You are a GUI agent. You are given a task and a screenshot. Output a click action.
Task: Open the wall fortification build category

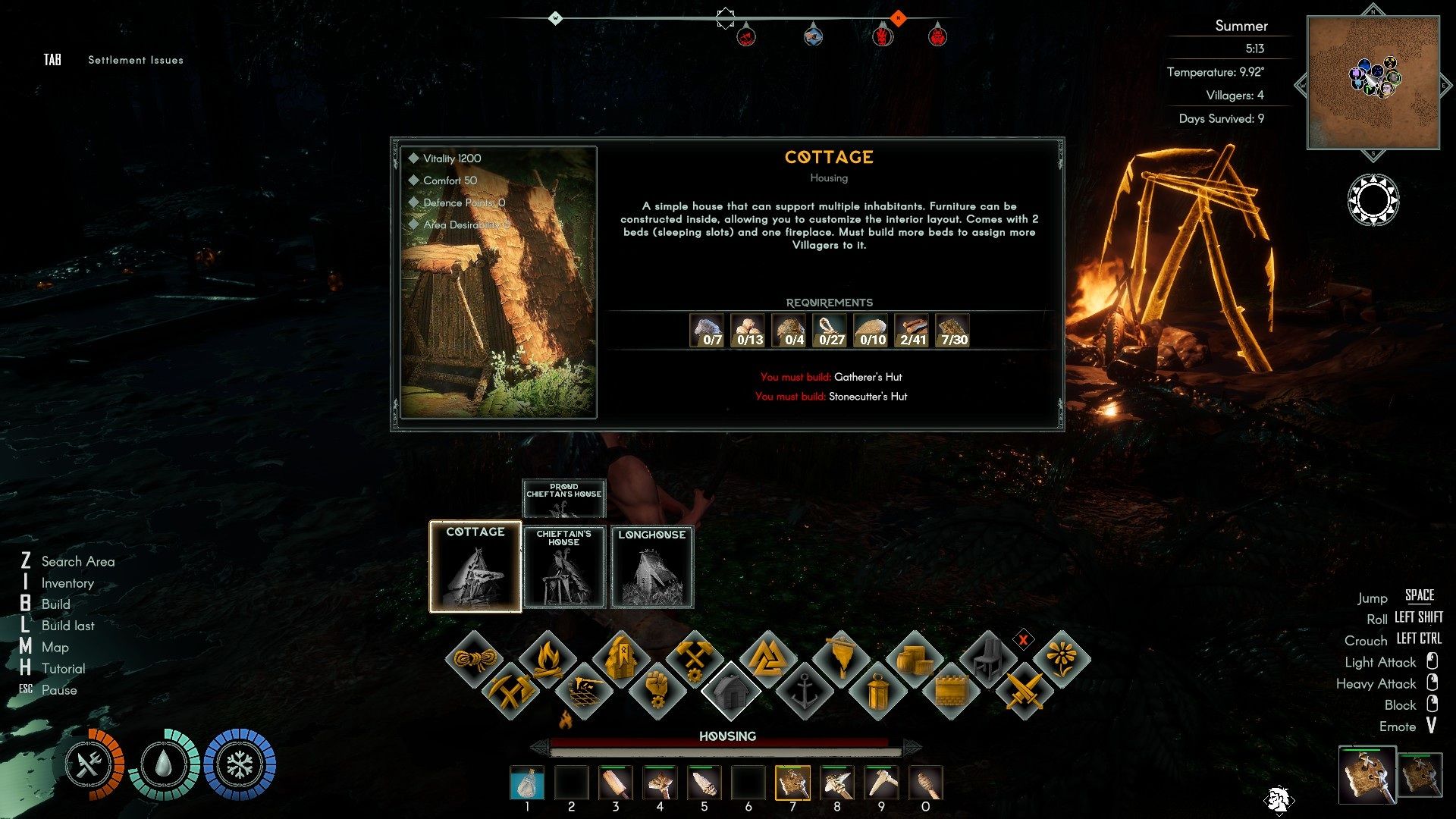point(951,691)
